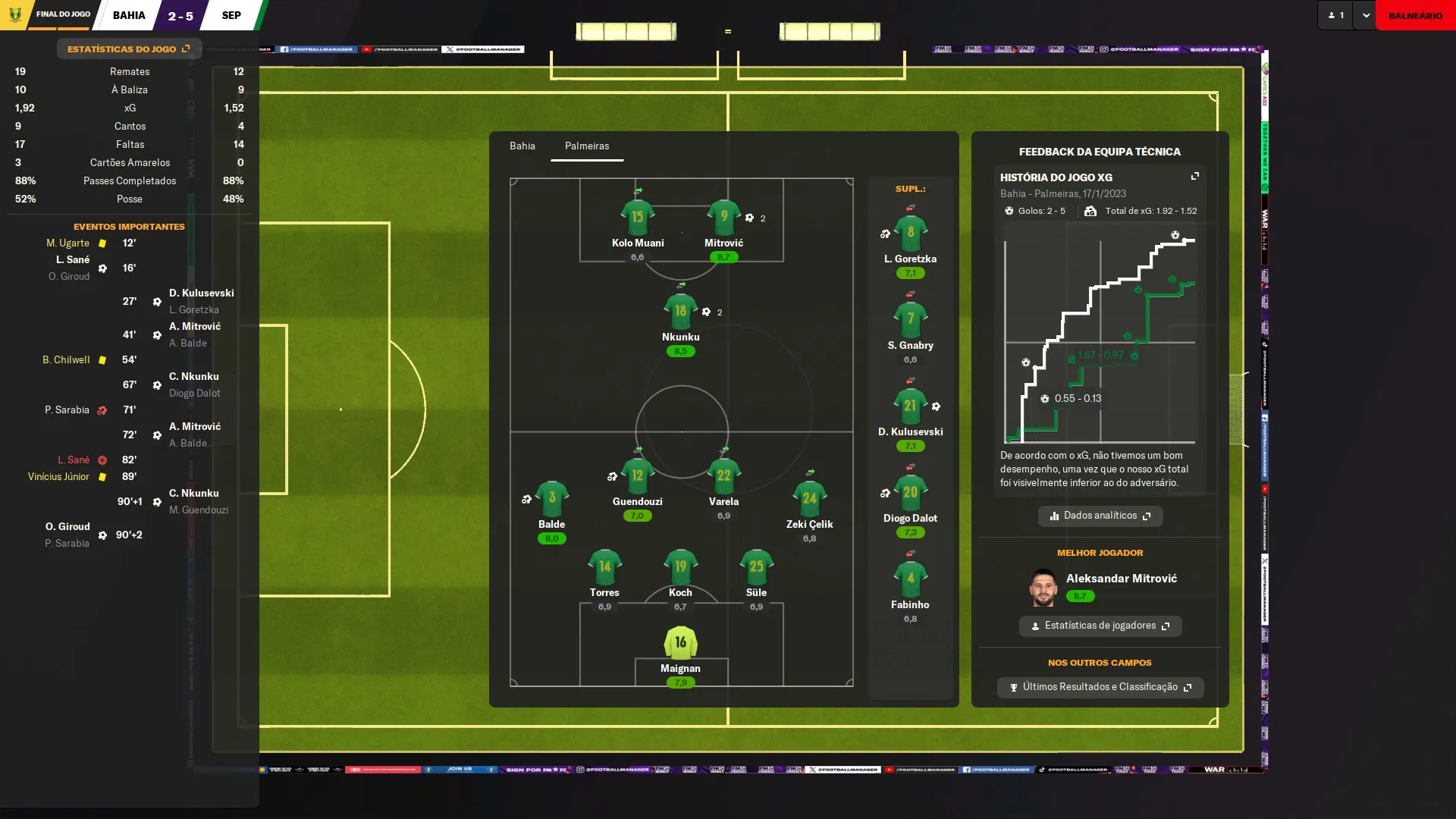Select substitute L. Goretzka
Image resolution: width=1456 pixels, height=819 pixels.
tap(910, 234)
